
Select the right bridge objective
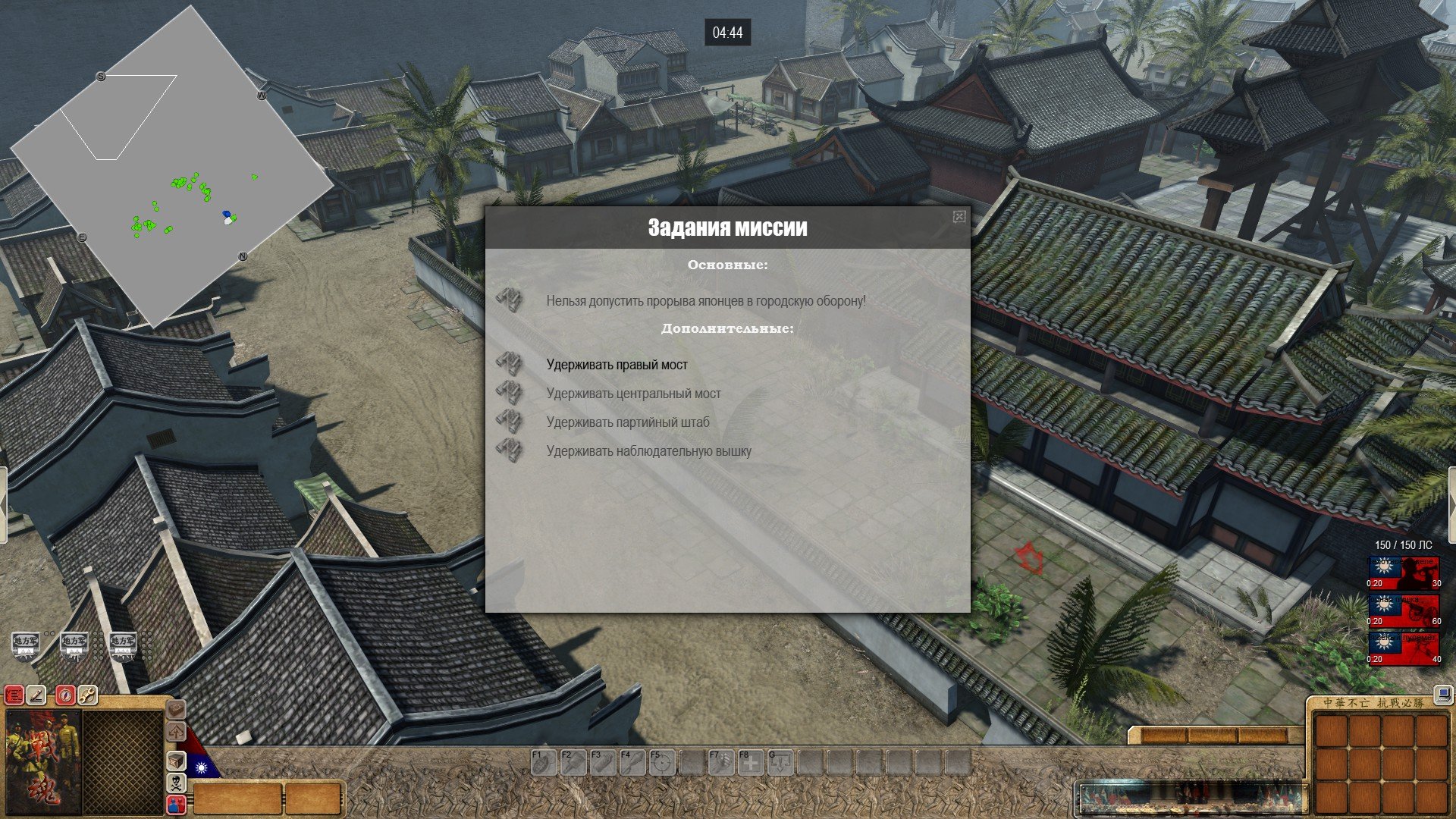click(x=617, y=365)
